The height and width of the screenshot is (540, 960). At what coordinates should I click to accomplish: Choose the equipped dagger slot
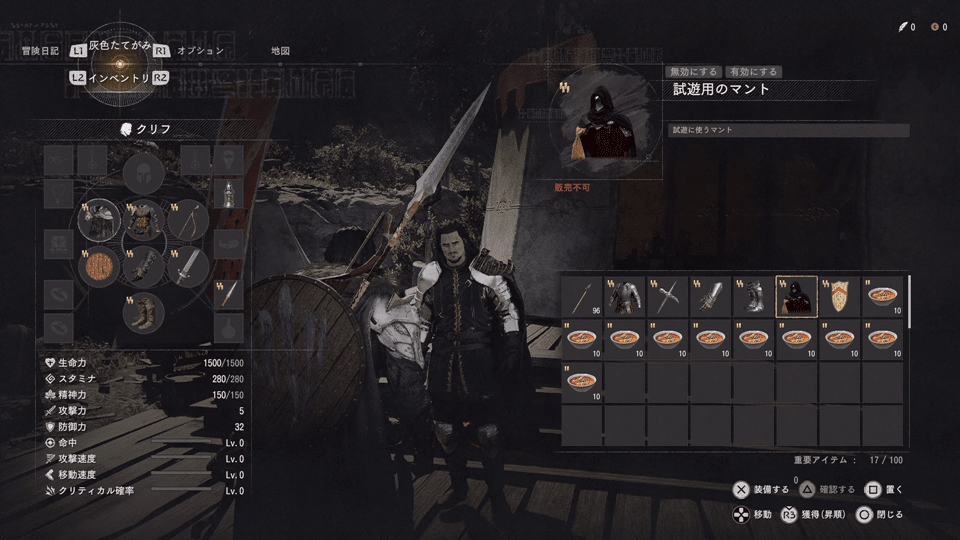pos(229,293)
